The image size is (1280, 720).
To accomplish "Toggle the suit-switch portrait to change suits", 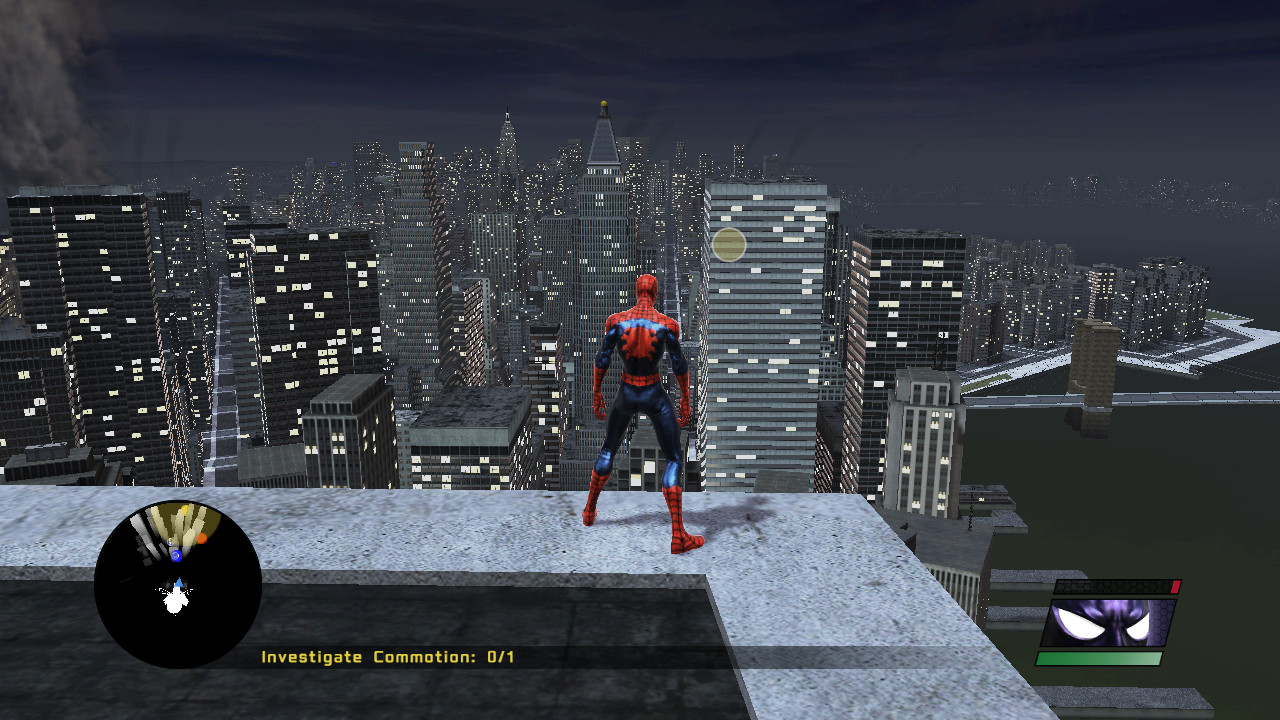I will (x=1109, y=622).
